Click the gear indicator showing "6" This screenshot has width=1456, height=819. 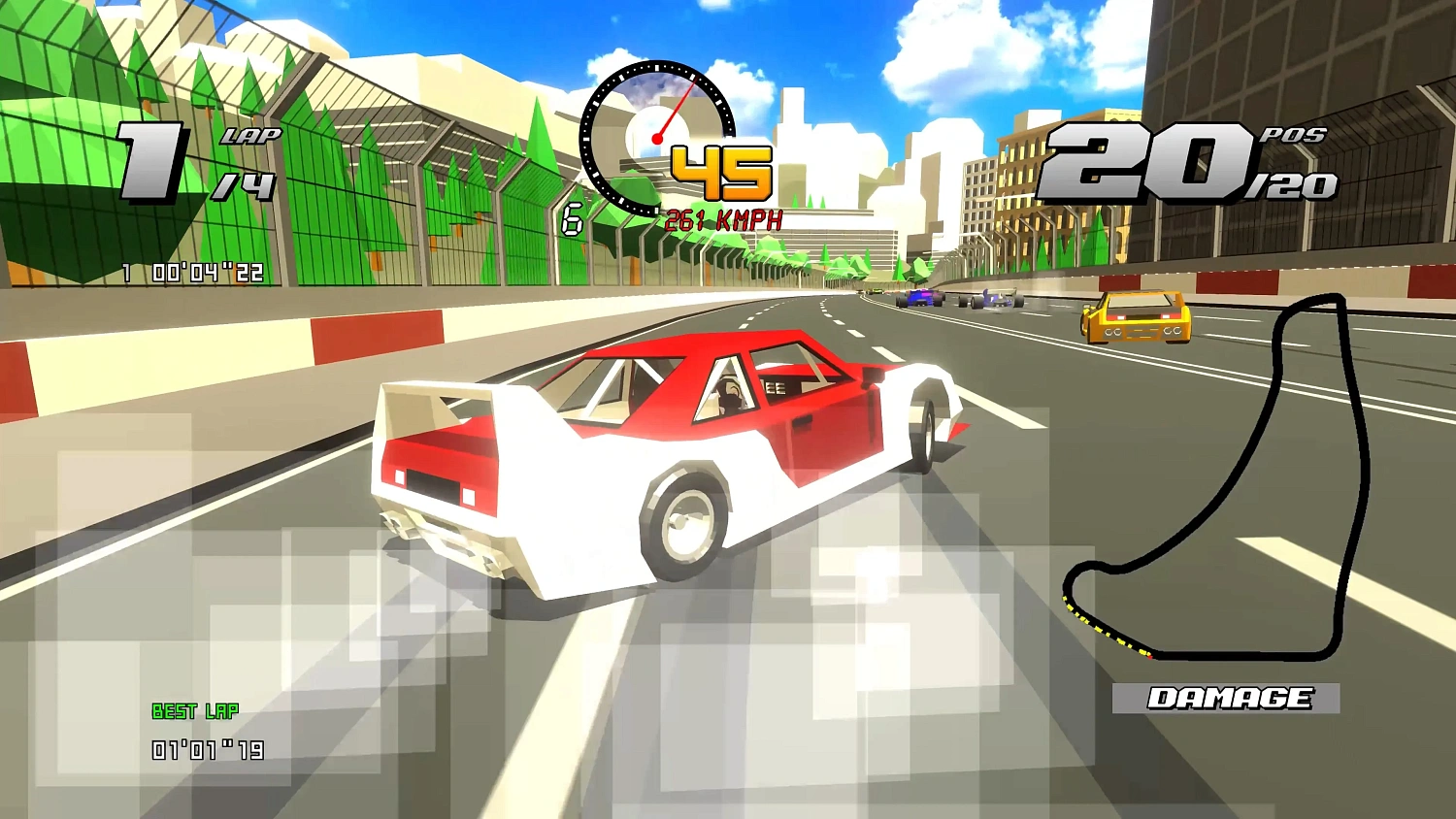click(x=573, y=217)
